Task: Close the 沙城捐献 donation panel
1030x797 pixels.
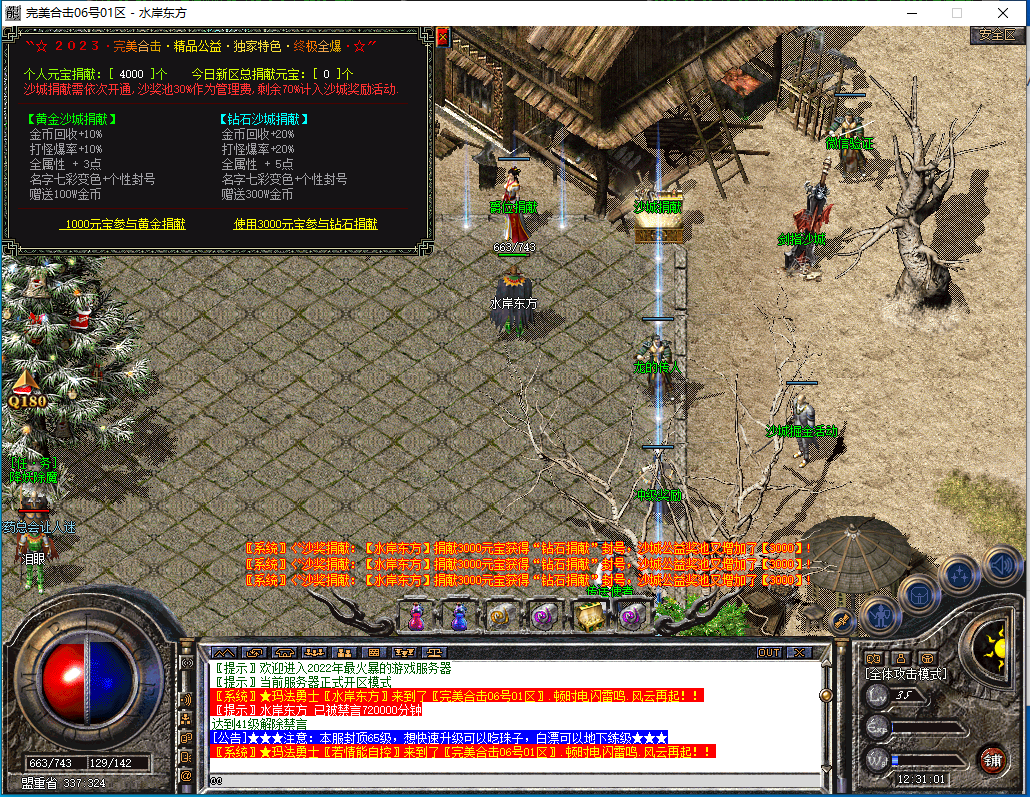Action: click(x=443, y=37)
